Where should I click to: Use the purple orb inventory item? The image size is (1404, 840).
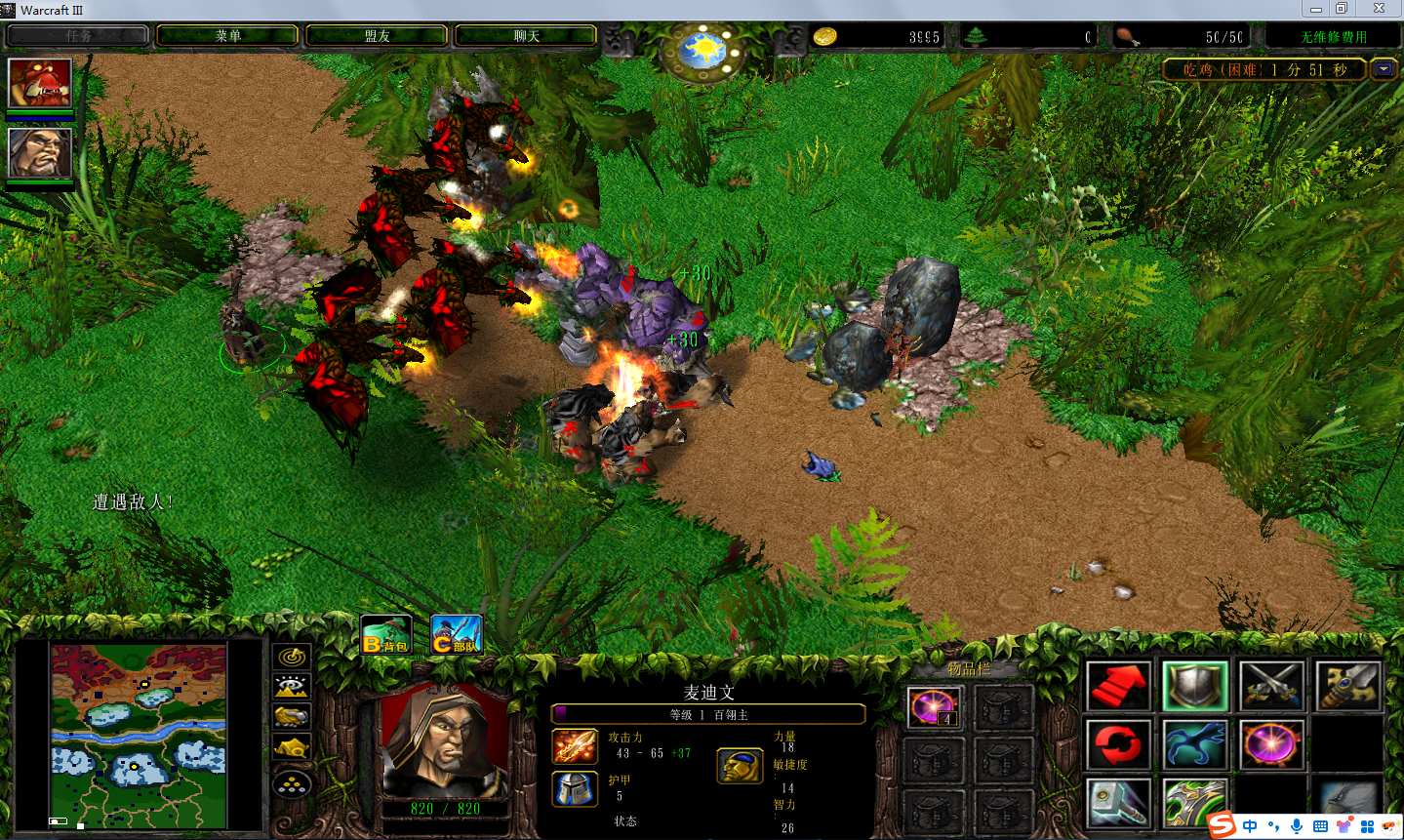click(x=934, y=707)
